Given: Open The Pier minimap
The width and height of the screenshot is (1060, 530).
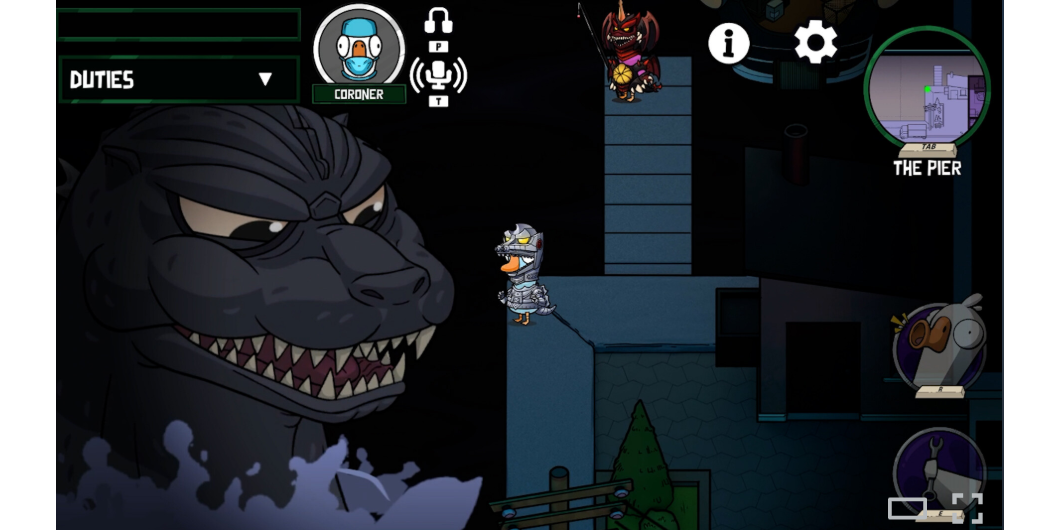Looking at the screenshot, I should click(x=927, y=90).
